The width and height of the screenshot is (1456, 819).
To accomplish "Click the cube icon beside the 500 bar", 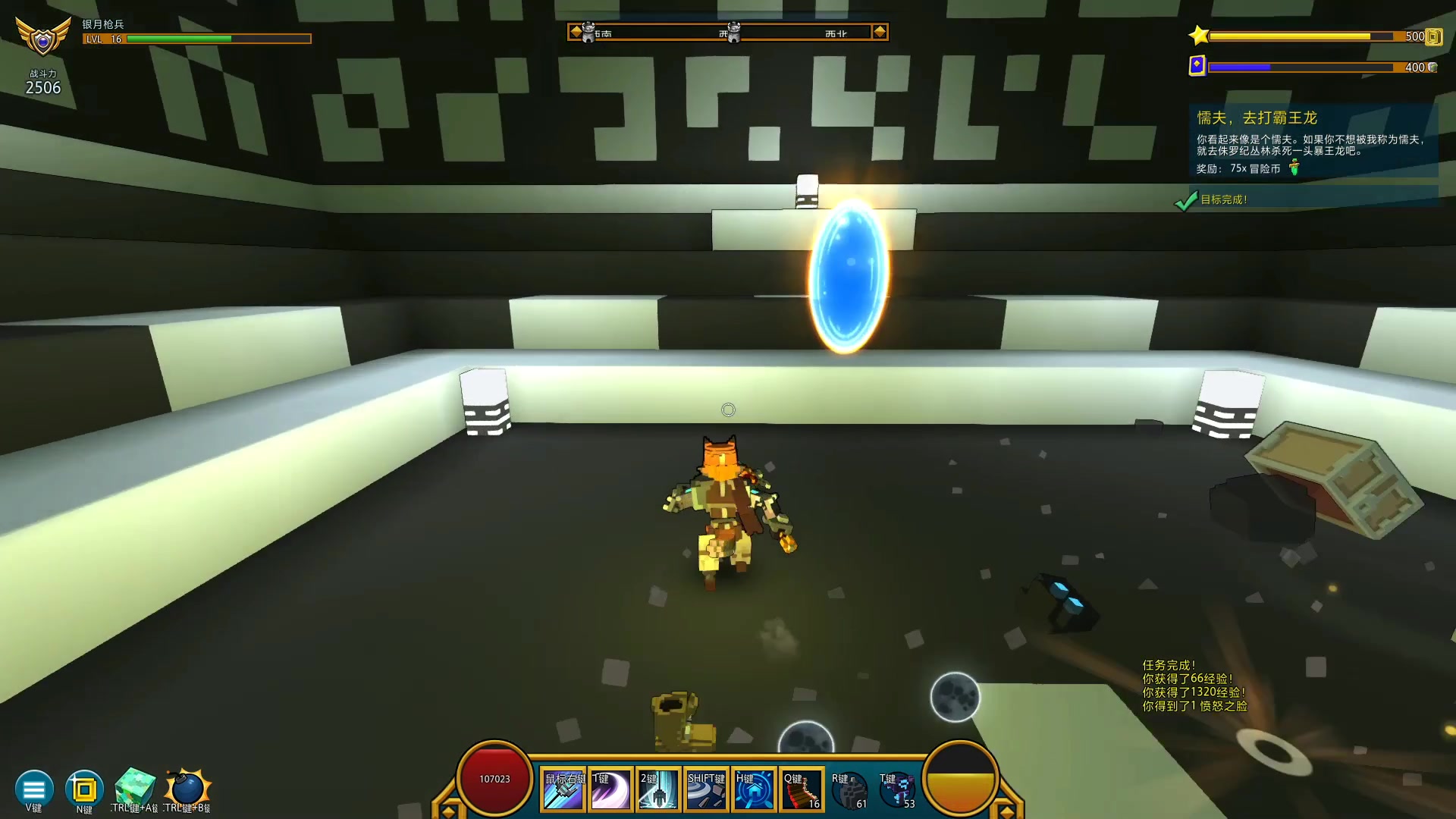I will point(1433,36).
